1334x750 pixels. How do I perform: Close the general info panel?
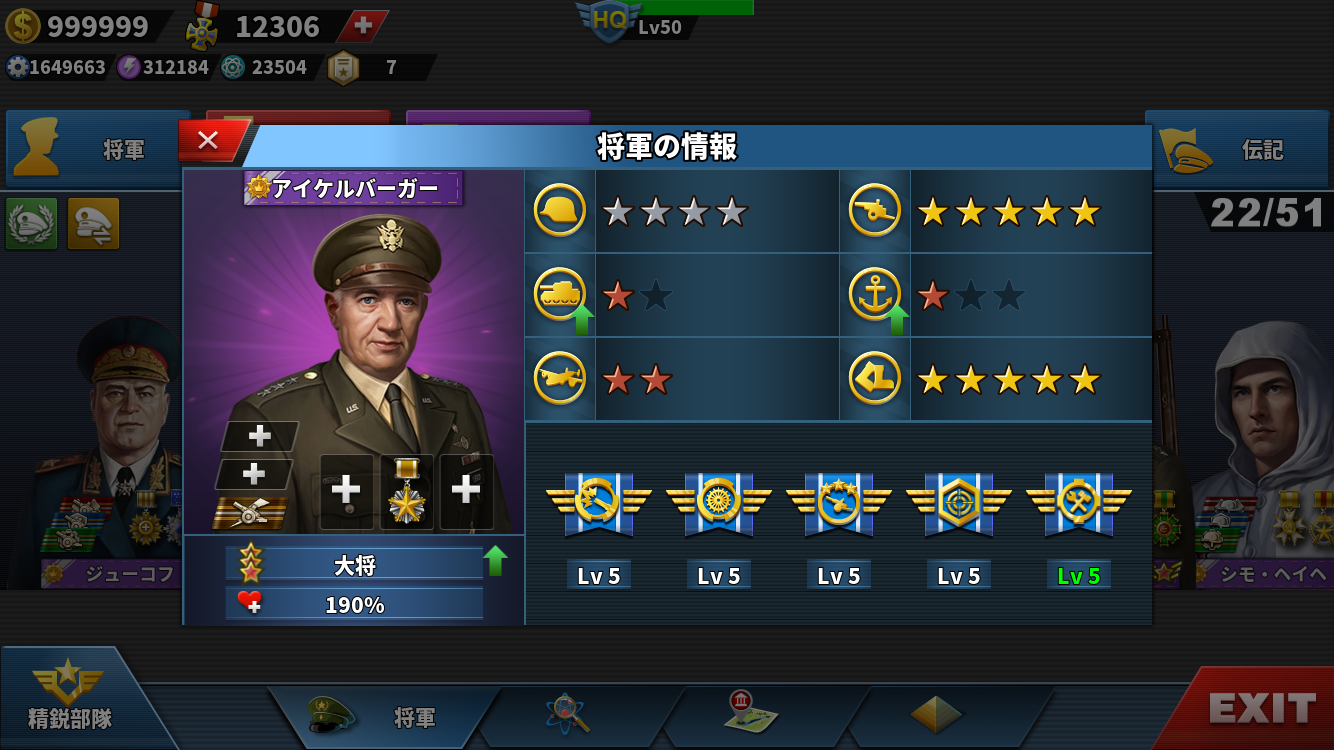point(208,141)
